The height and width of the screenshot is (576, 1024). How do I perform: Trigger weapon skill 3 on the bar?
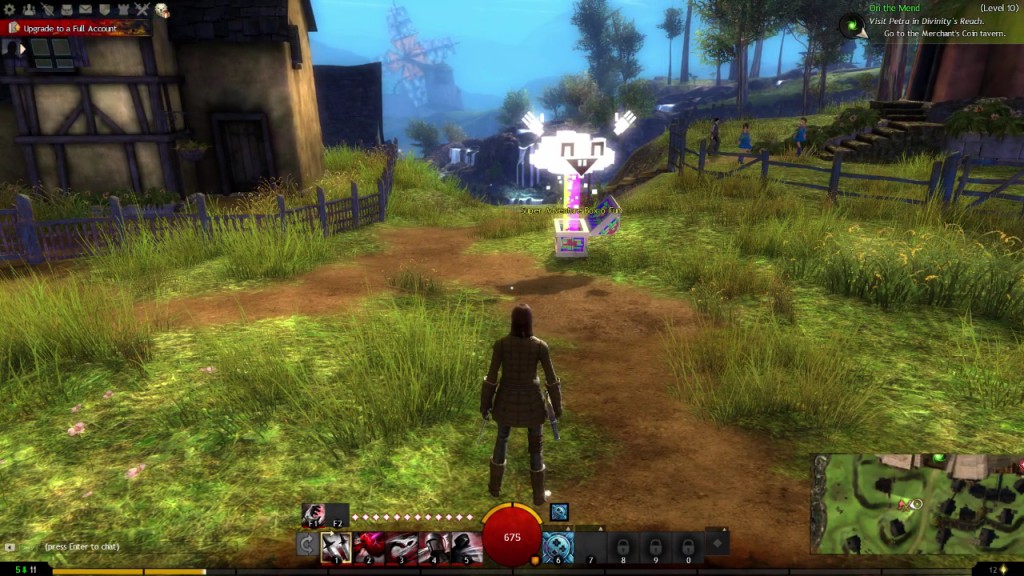401,546
